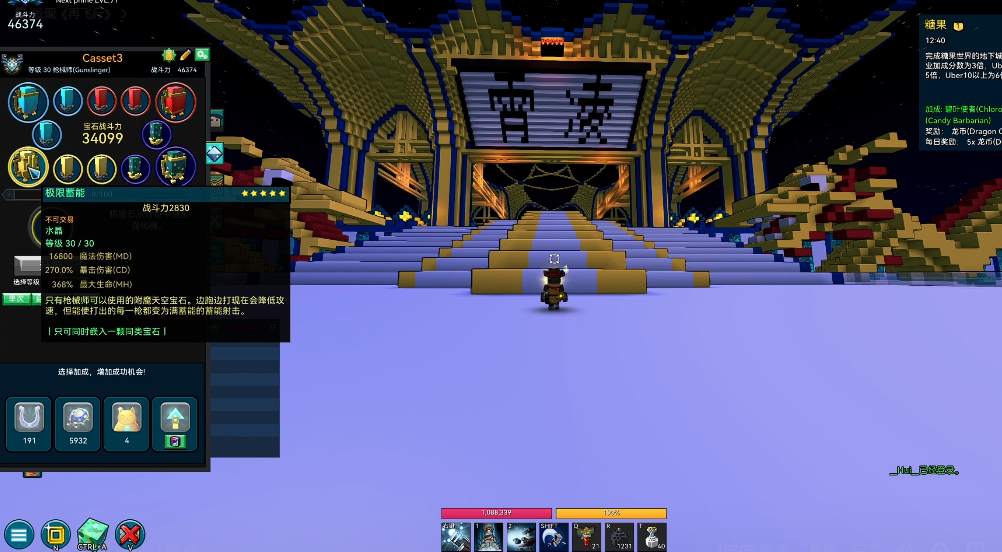
Task: Click the green upgrade arrow slot
Action: coord(174,422)
